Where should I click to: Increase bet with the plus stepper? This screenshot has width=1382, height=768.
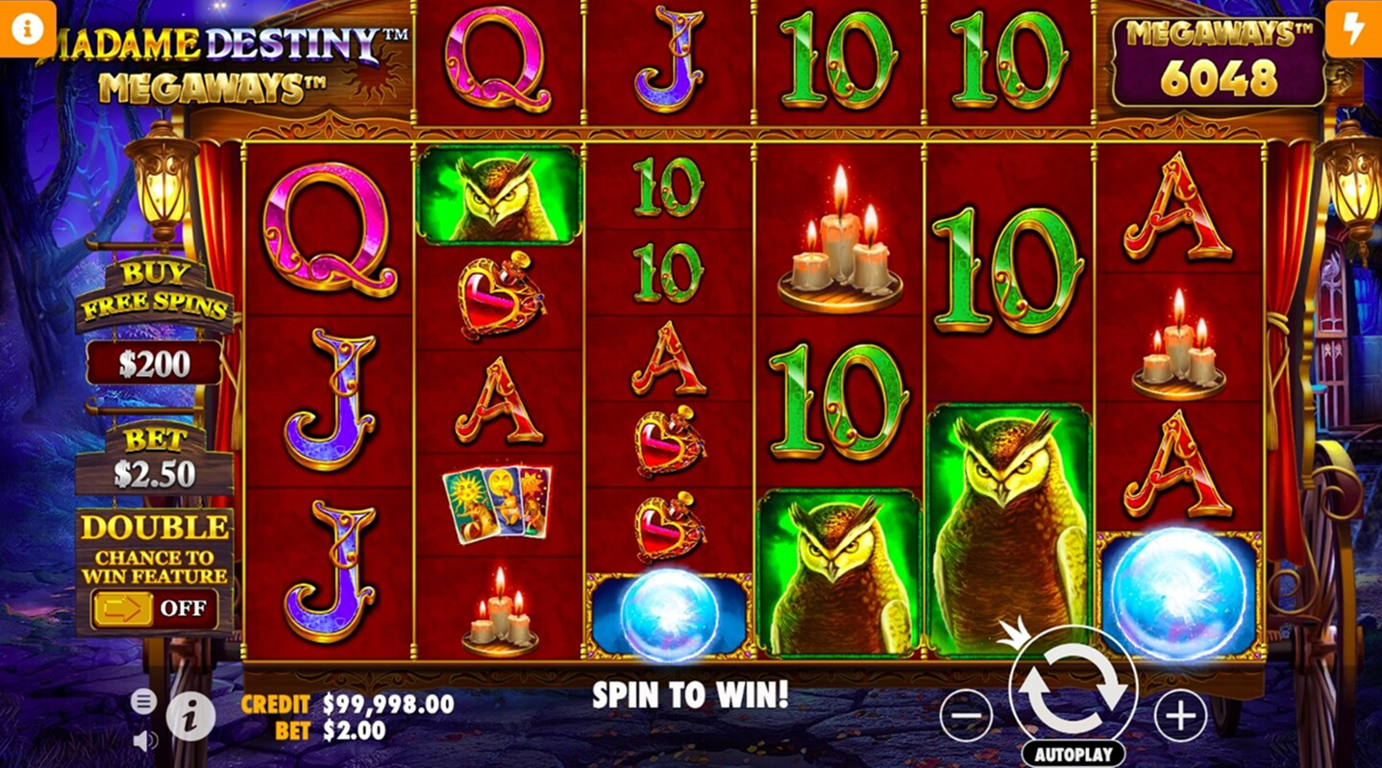[x=1178, y=717]
